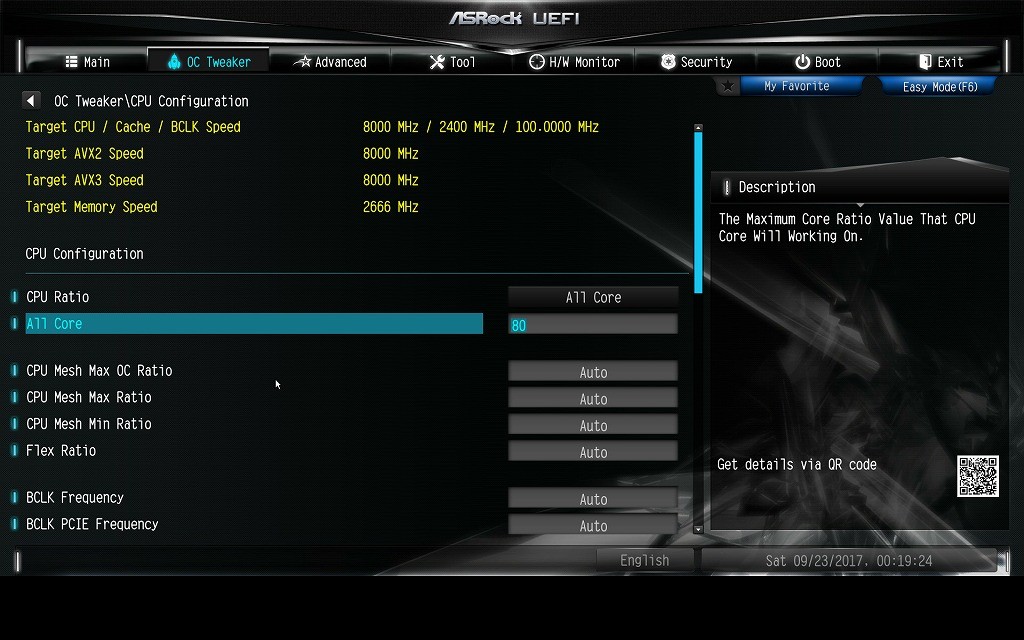This screenshot has width=1024, height=640.
Task: Go back using the left arrow button
Action: [x=31, y=101]
